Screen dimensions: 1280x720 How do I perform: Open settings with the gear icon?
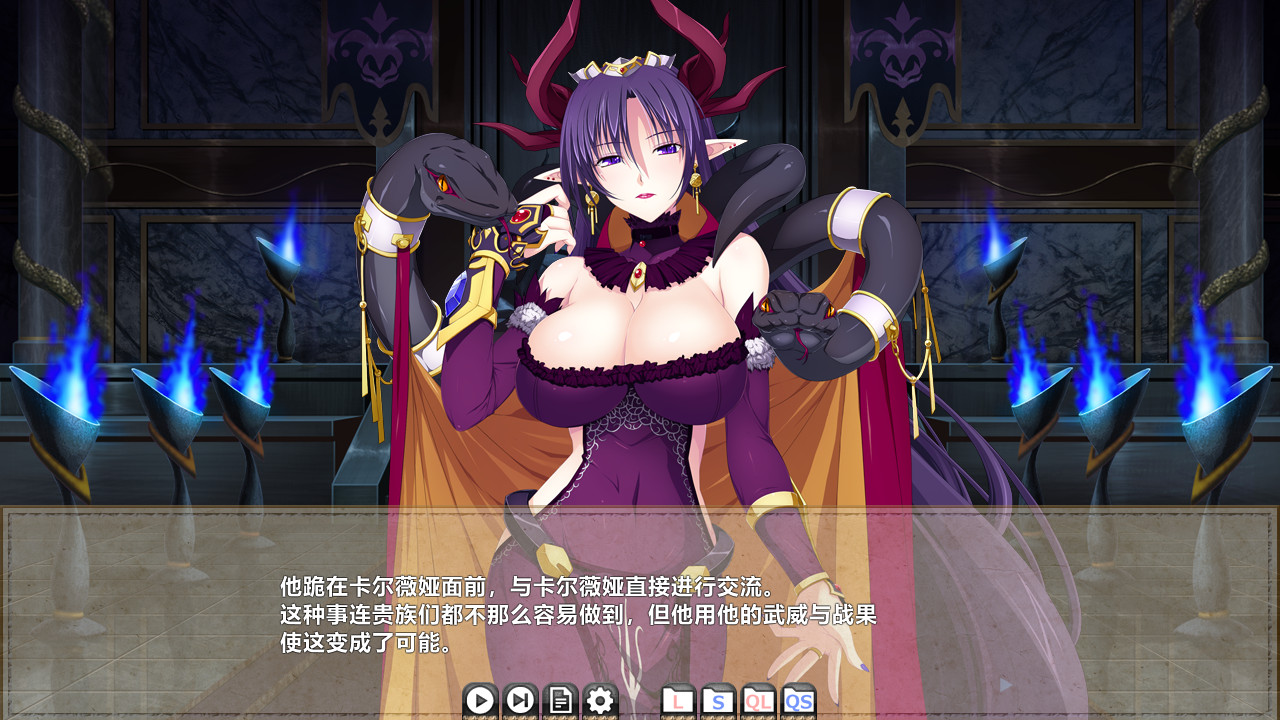point(600,701)
